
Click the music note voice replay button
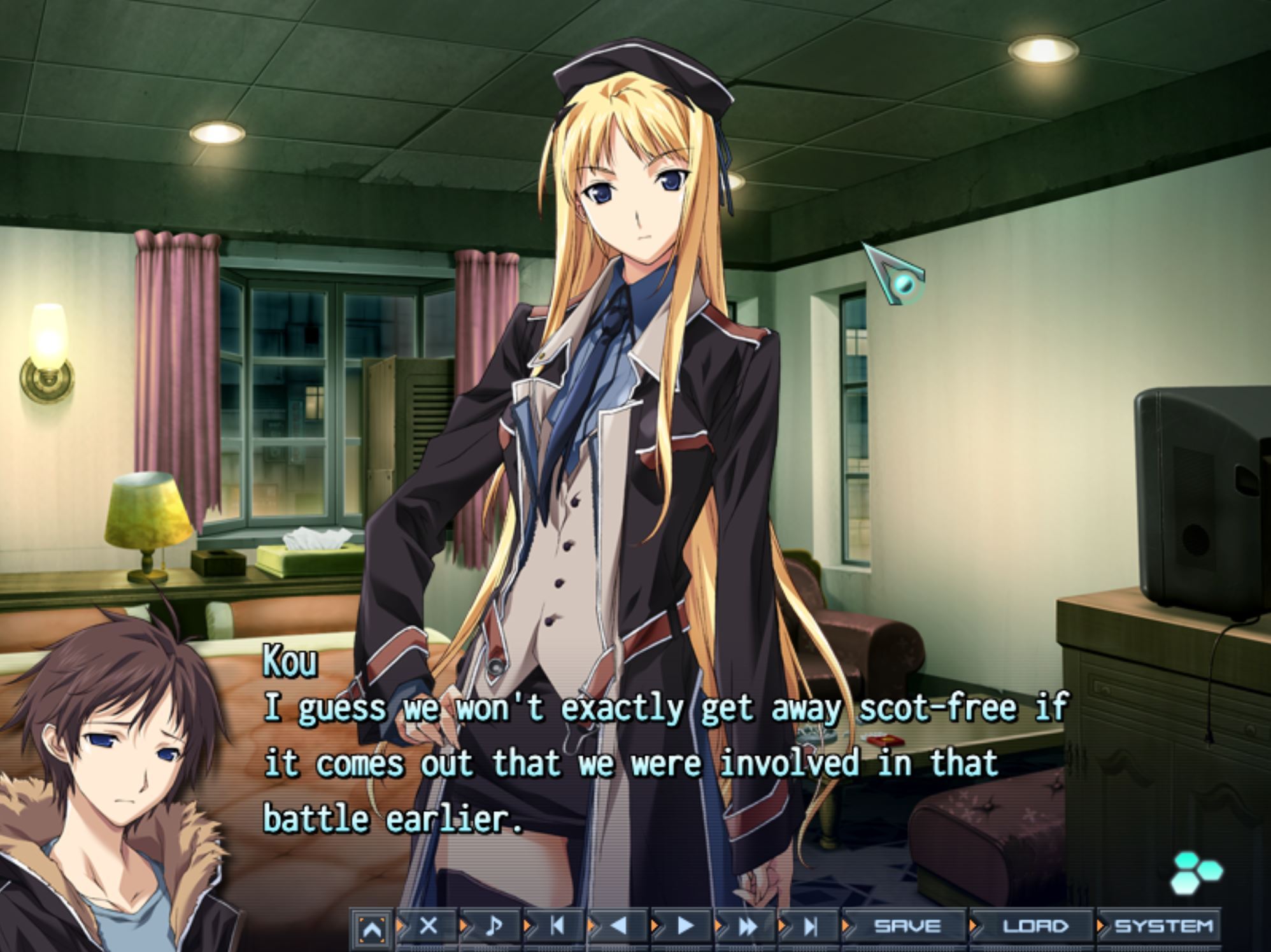click(492, 927)
